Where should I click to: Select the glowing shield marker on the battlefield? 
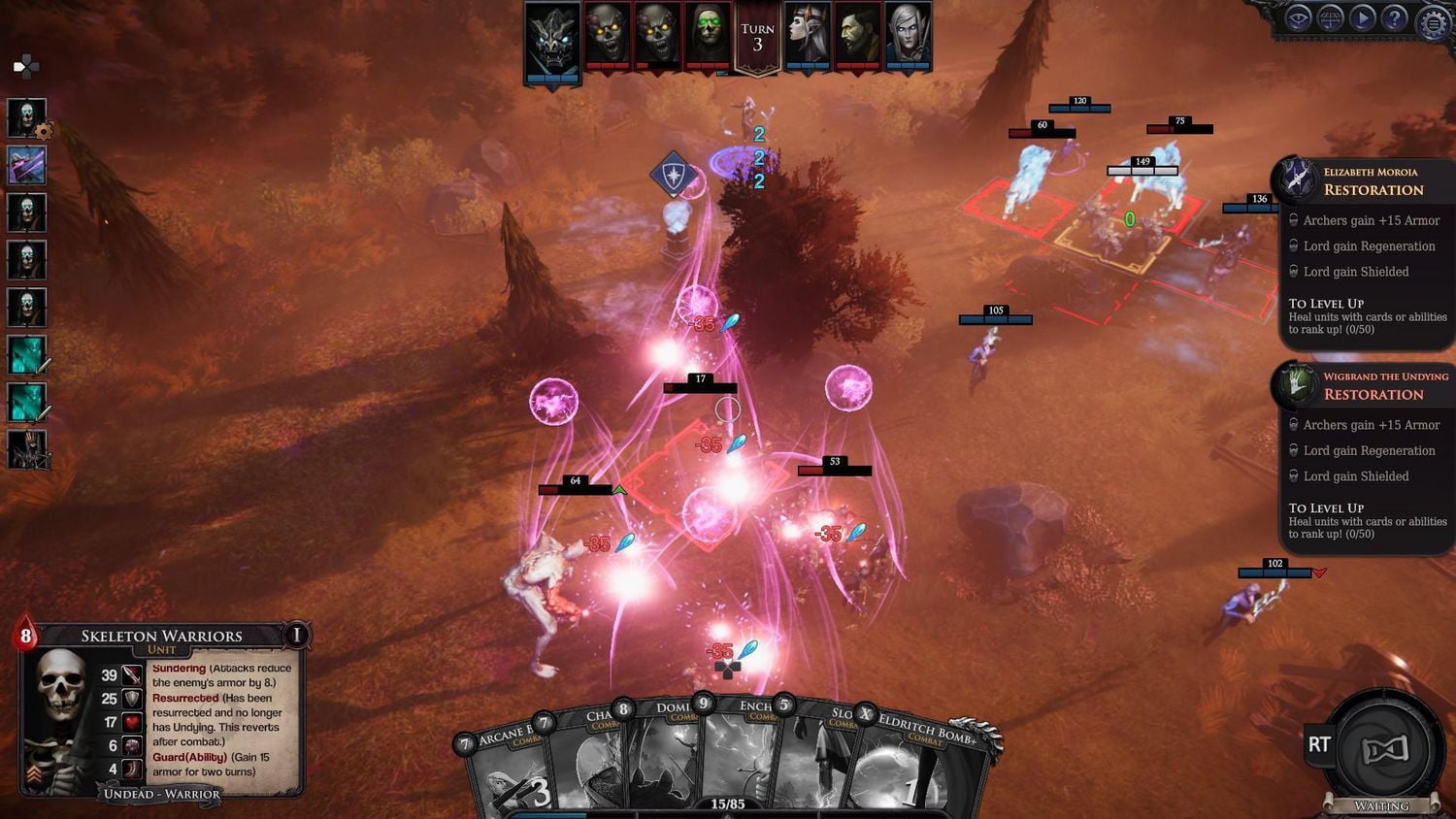point(671,173)
